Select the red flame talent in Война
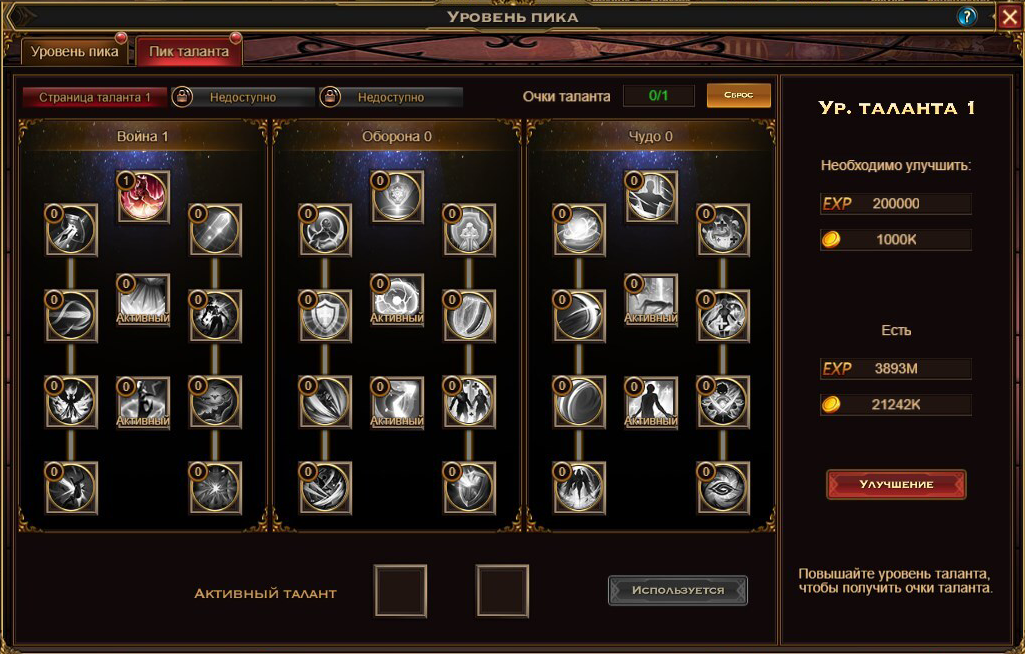The height and width of the screenshot is (654, 1025). pyautogui.click(x=144, y=197)
